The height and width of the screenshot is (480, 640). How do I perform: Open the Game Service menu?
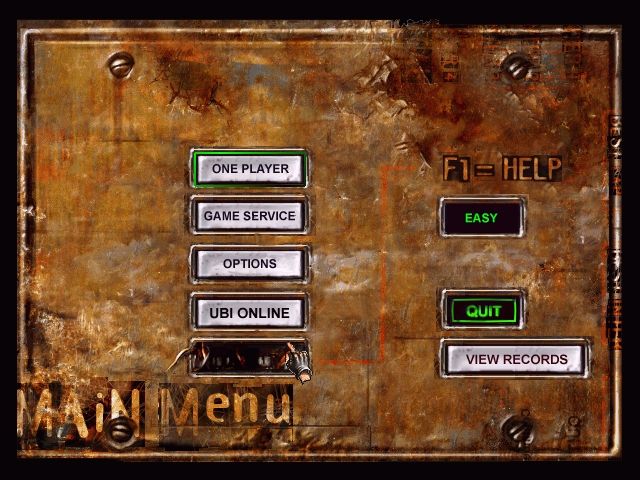click(x=249, y=215)
